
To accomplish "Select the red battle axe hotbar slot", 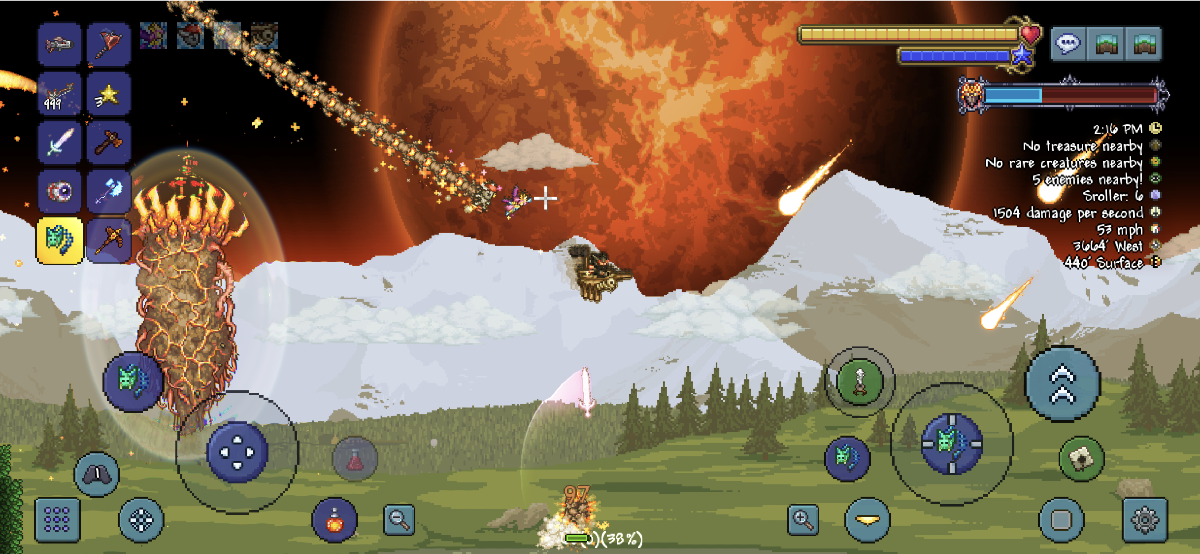I will tap(108, 43).
